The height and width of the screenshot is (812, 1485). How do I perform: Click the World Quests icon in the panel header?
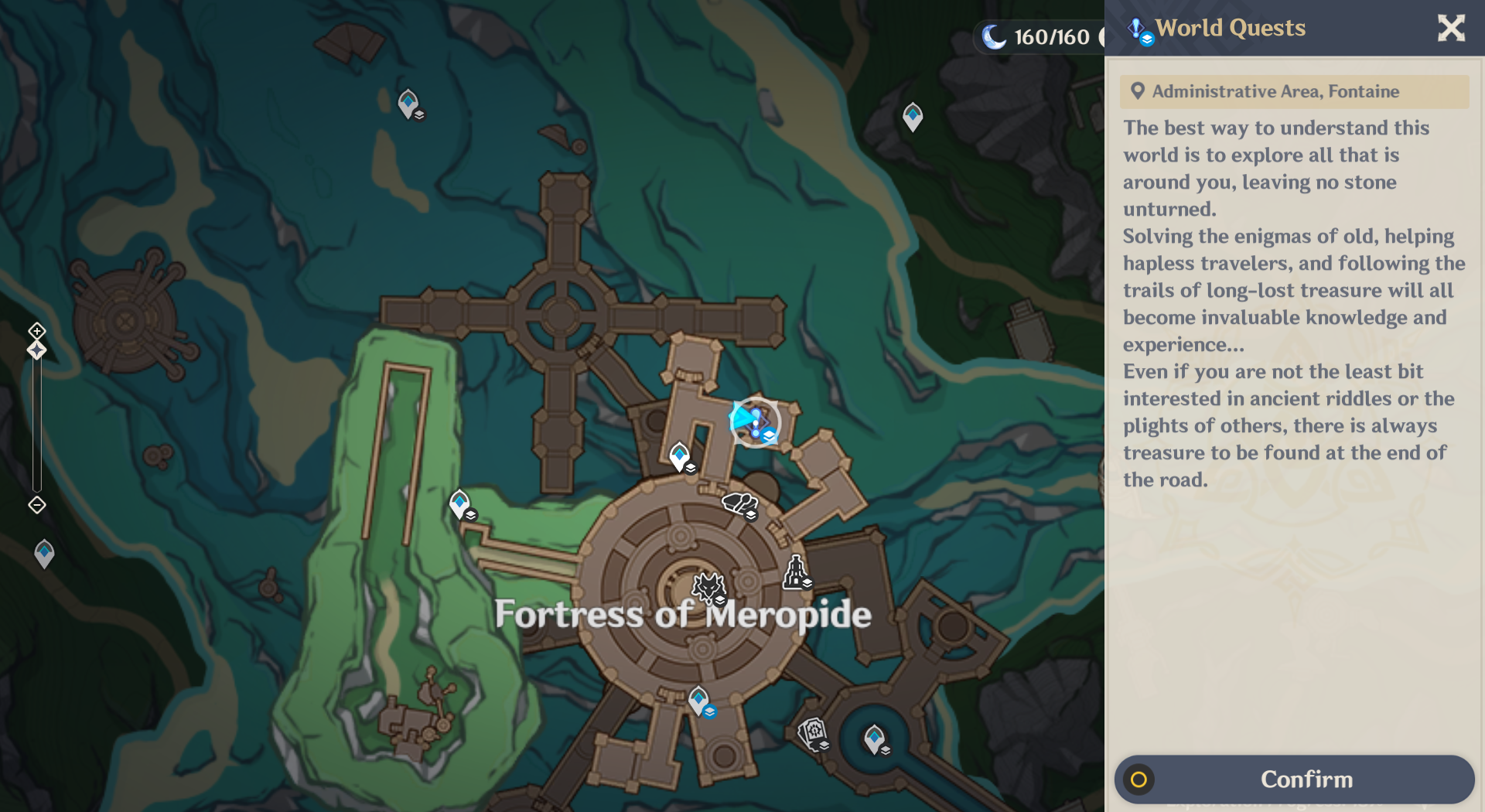(1137, 28)
